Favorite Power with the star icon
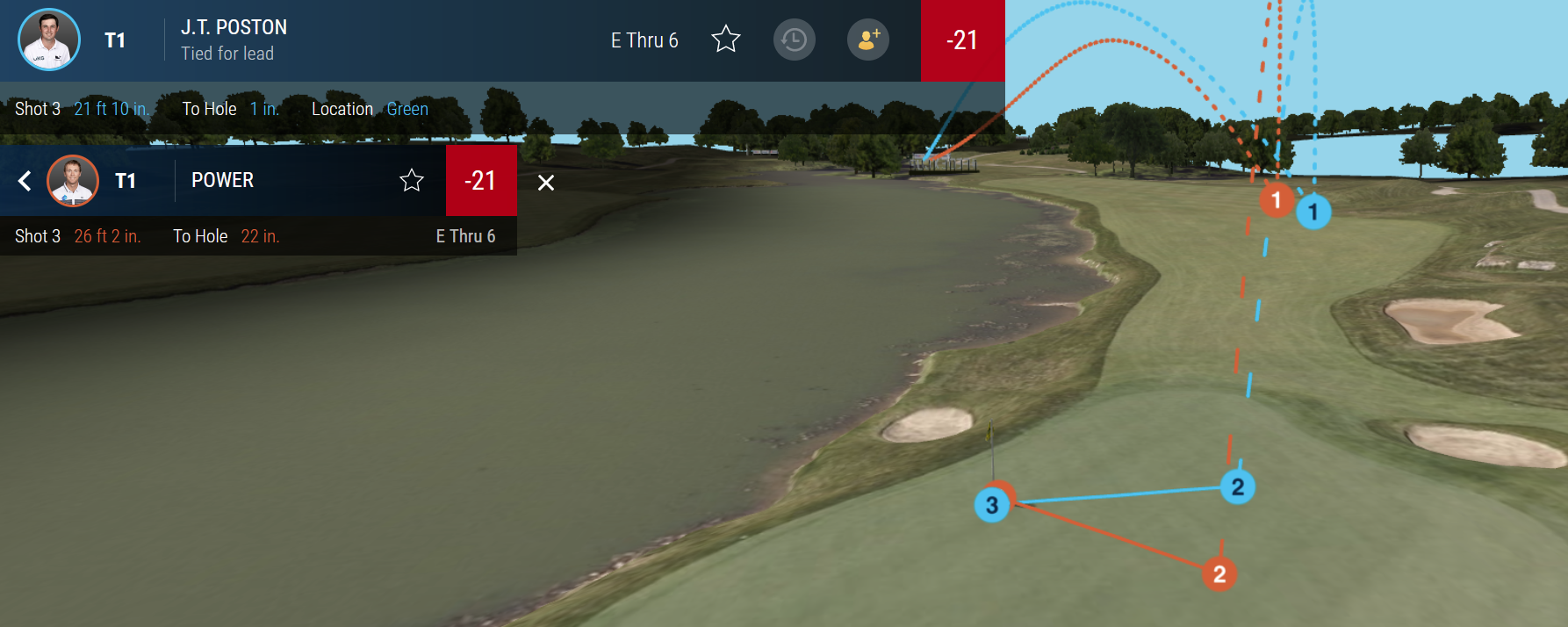This screenshot has width=1568, height=627. point(412,181)
